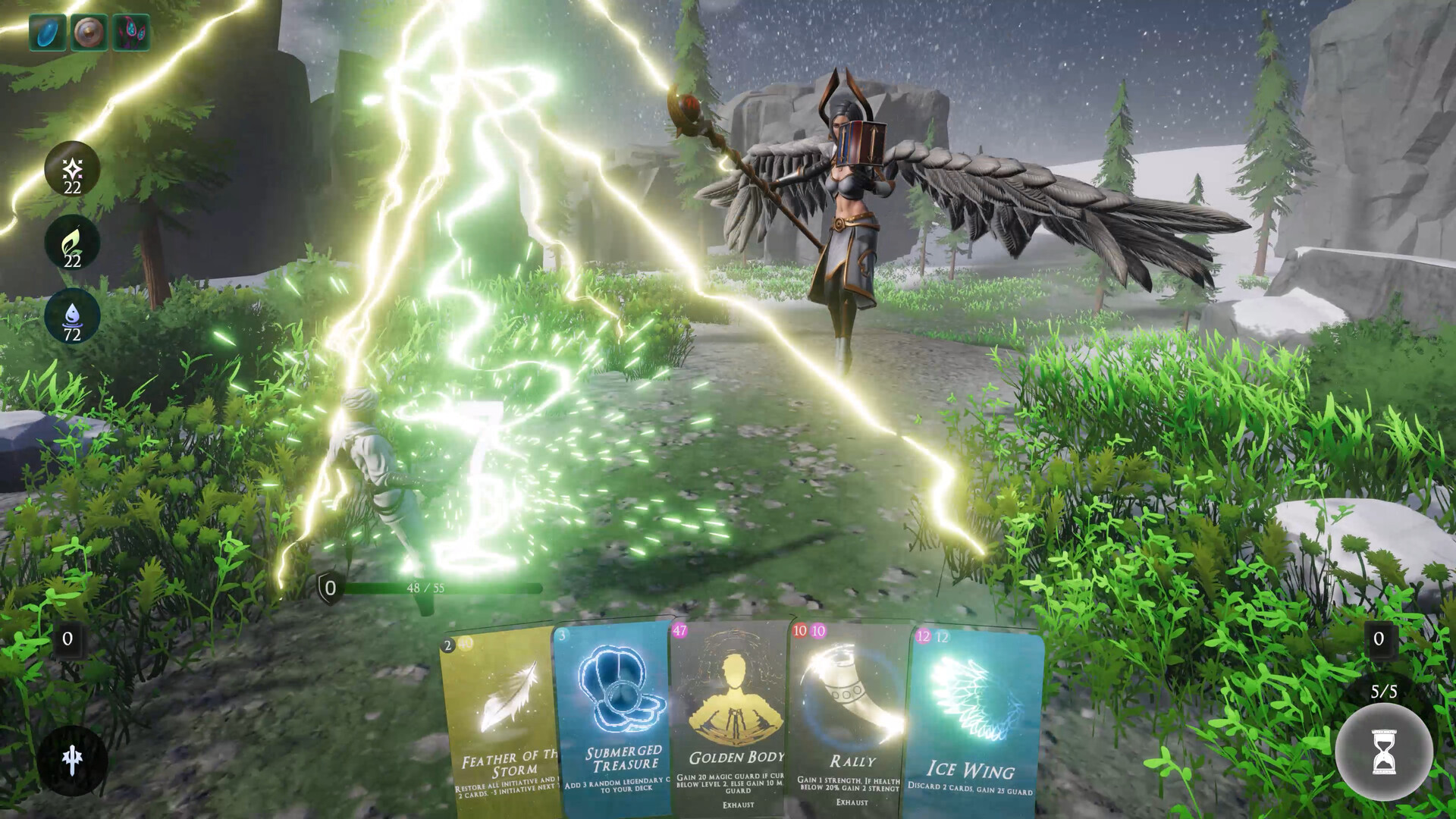Click the guard shield icon on the health bar
This screenshot has height=819, width=1456.
click(329, 585)
